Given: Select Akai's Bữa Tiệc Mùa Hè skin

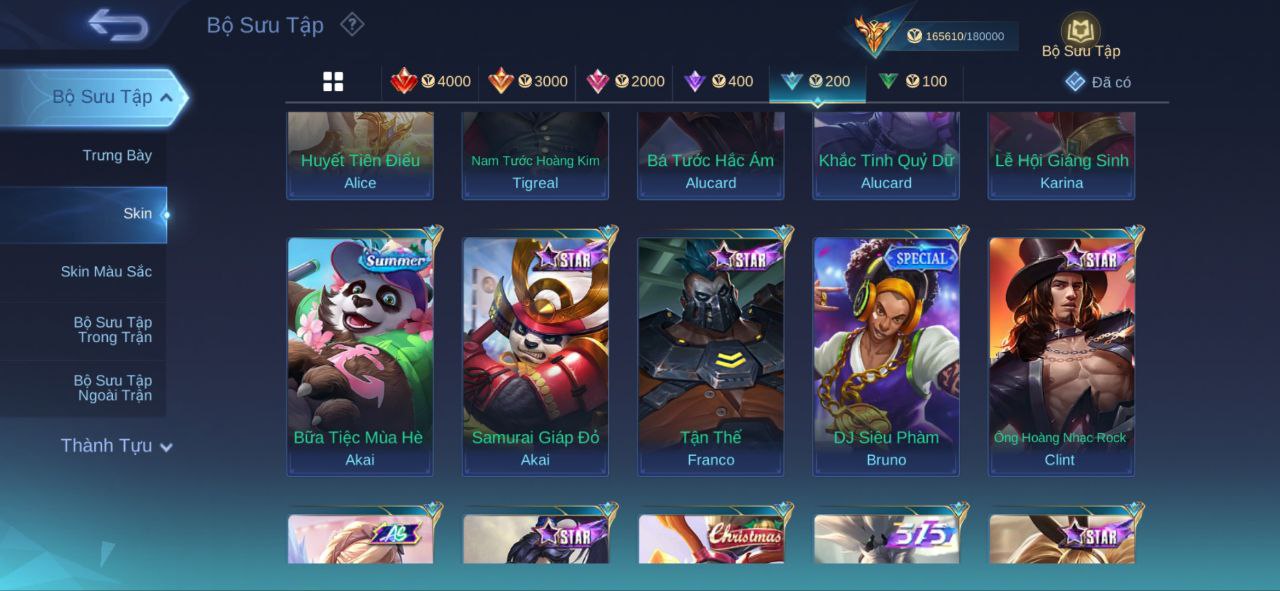Looking at the screenshot, I should (360, 356).
